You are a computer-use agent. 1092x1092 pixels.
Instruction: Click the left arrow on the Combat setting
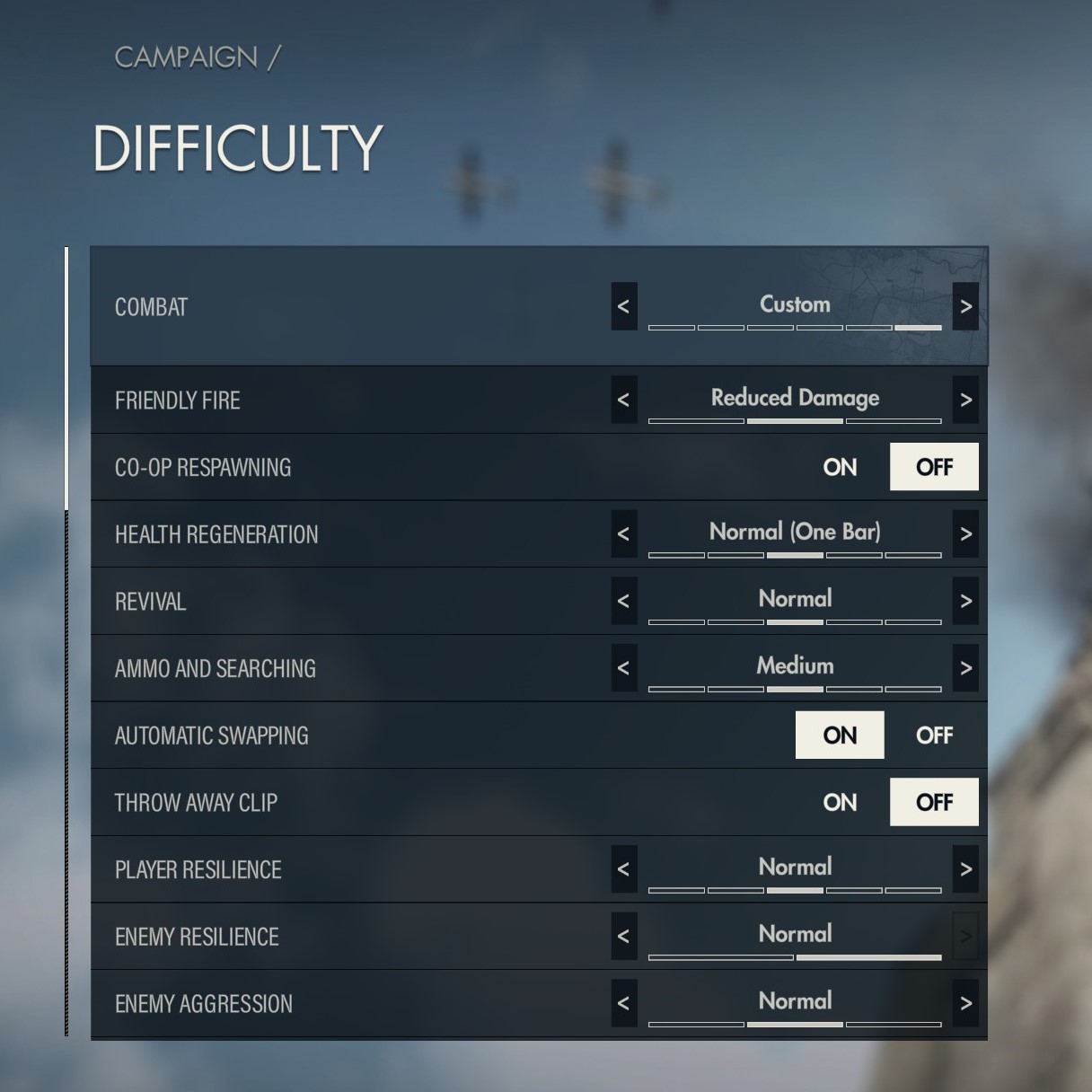(624, 307)
